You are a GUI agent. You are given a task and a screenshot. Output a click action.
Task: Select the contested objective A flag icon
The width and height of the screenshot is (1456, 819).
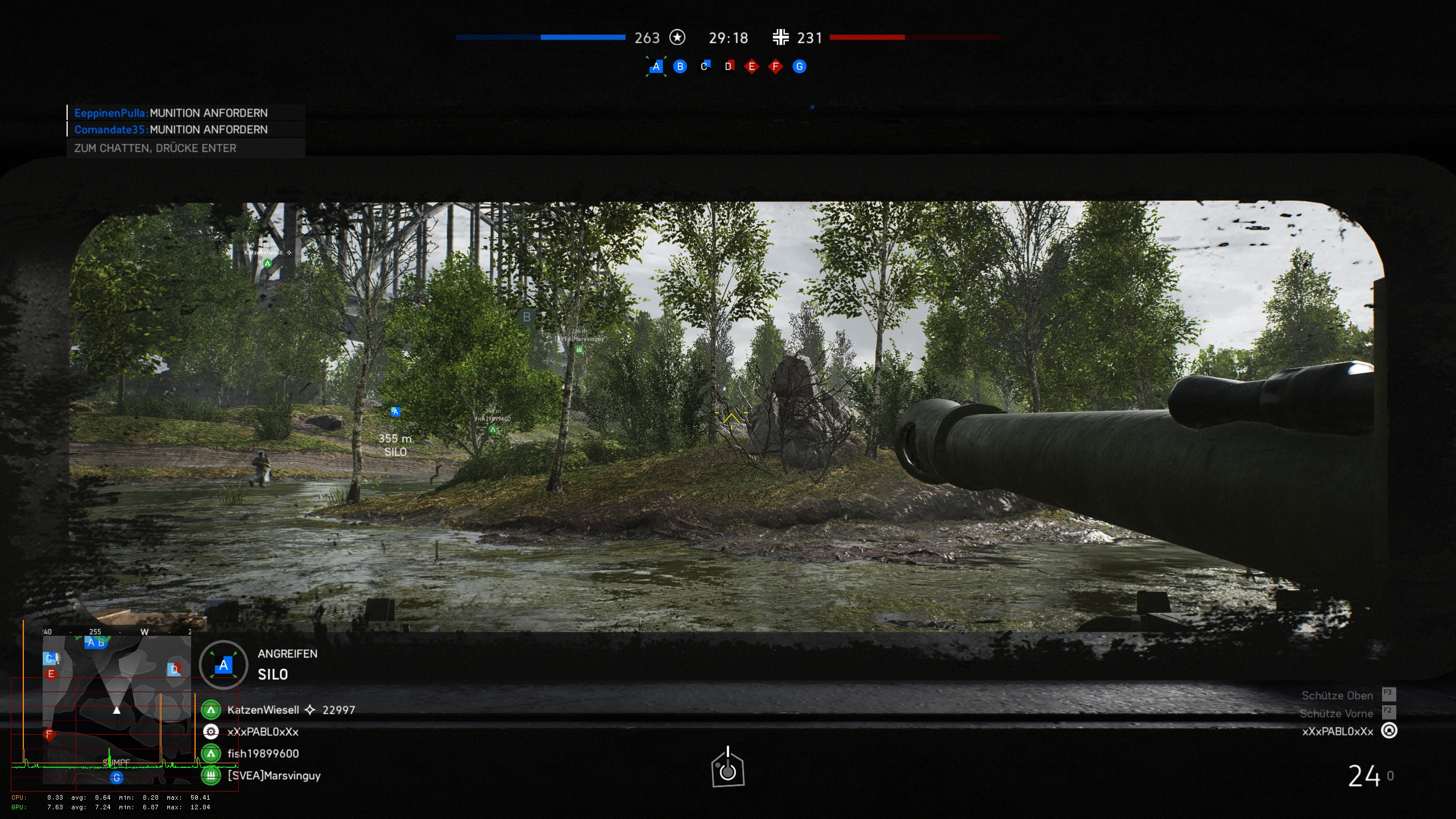[x=657, y=66]
